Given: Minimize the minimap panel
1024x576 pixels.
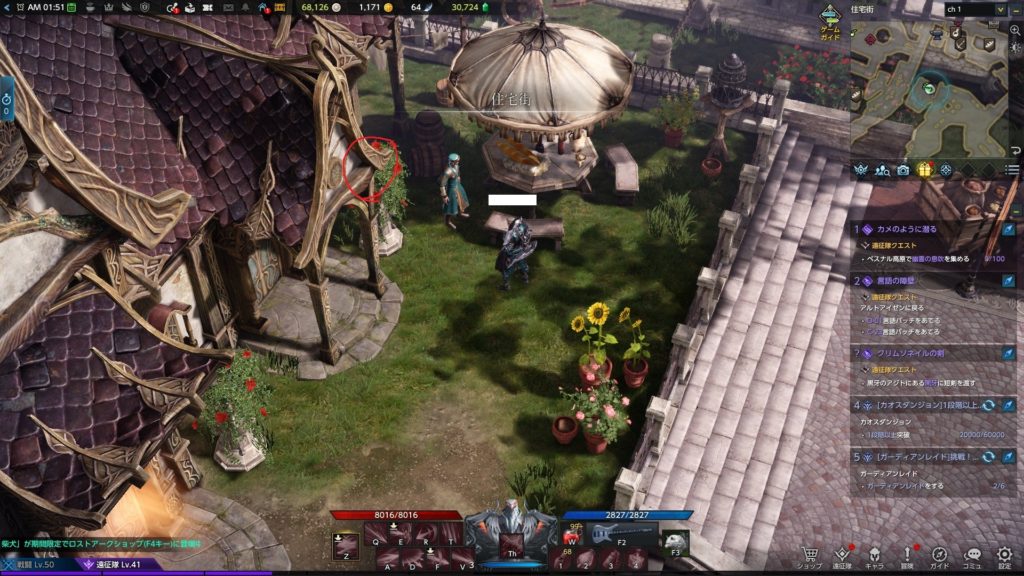Looking at the screenshot, I should 1015,9.
